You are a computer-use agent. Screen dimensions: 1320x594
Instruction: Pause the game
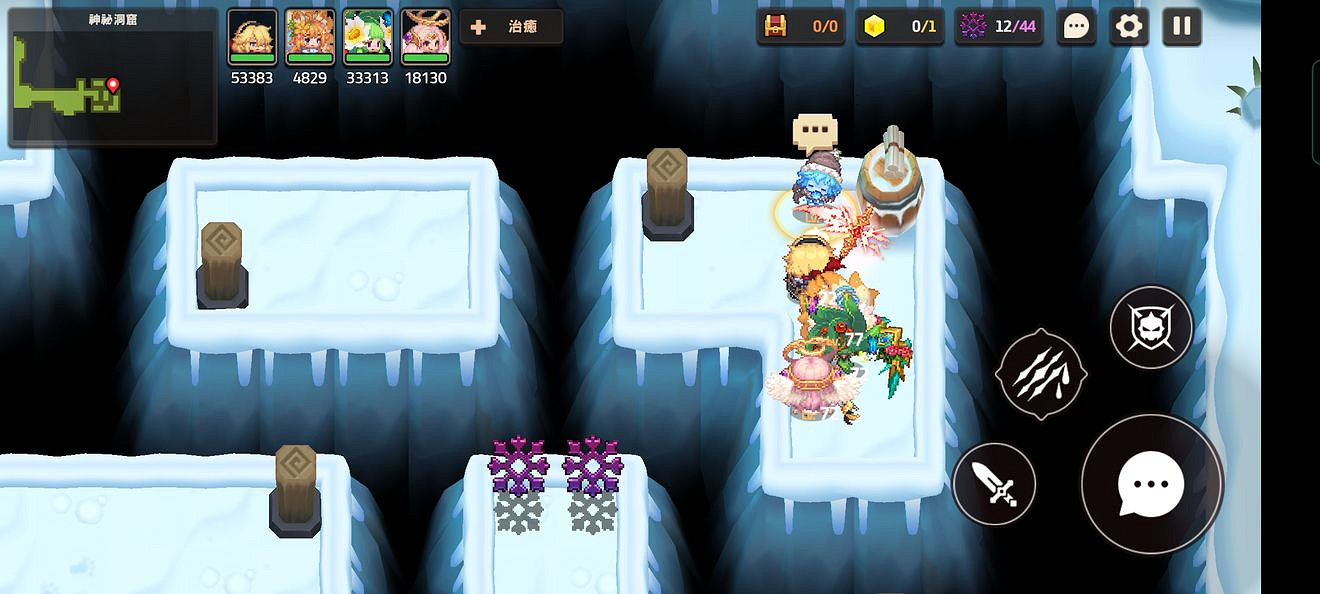[x=1182, y=27]
